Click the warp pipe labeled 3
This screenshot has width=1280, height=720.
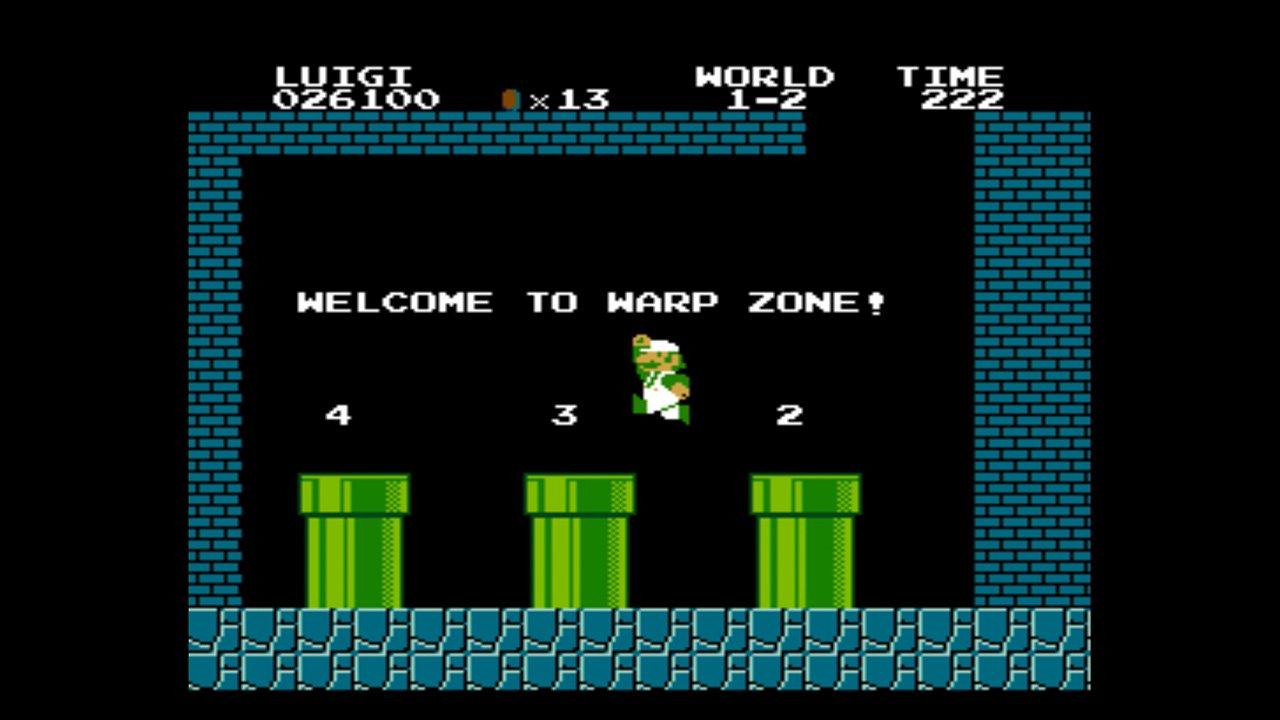click(x=580, y=540)
